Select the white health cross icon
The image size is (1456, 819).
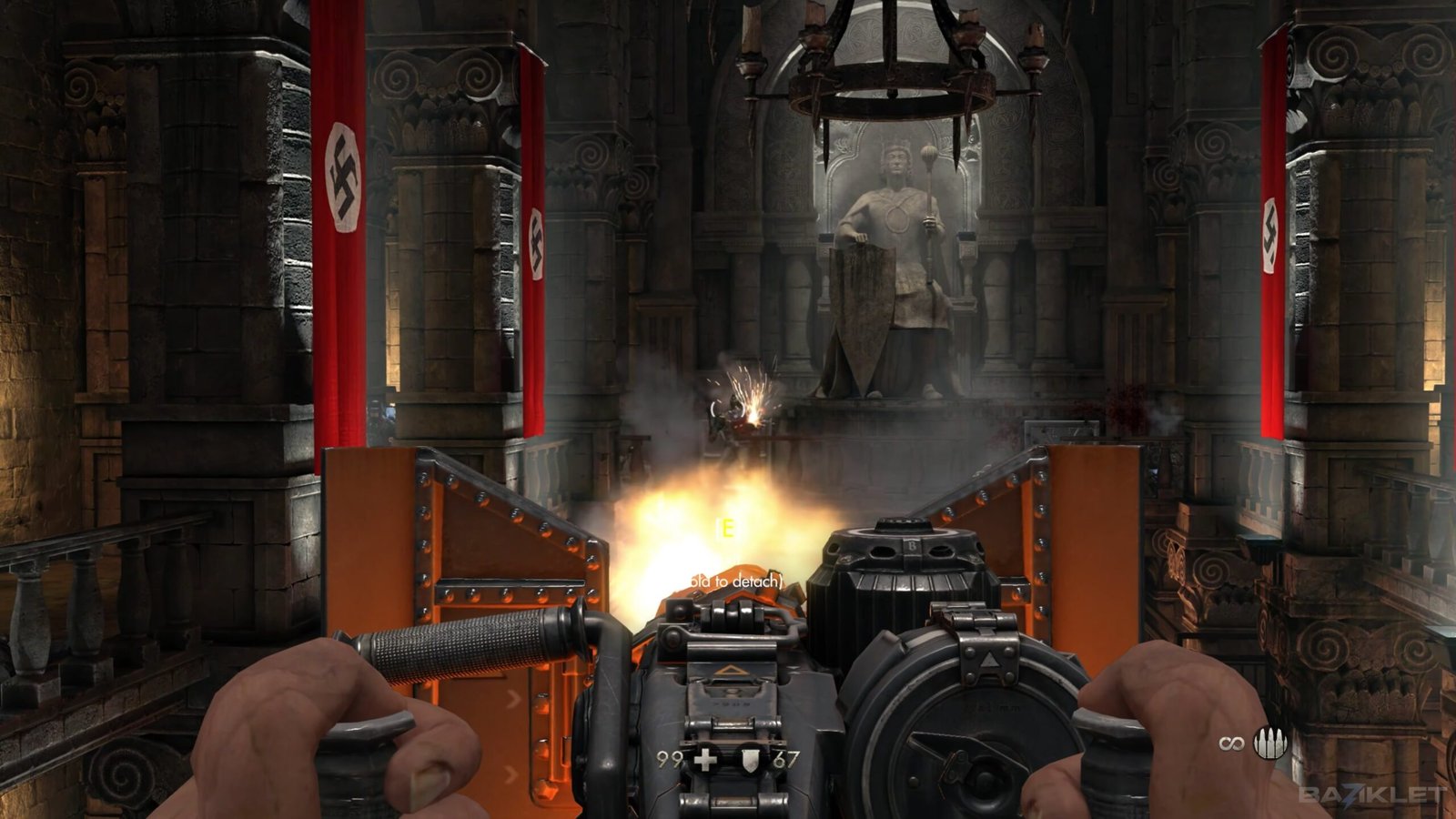tap(705, 759)
